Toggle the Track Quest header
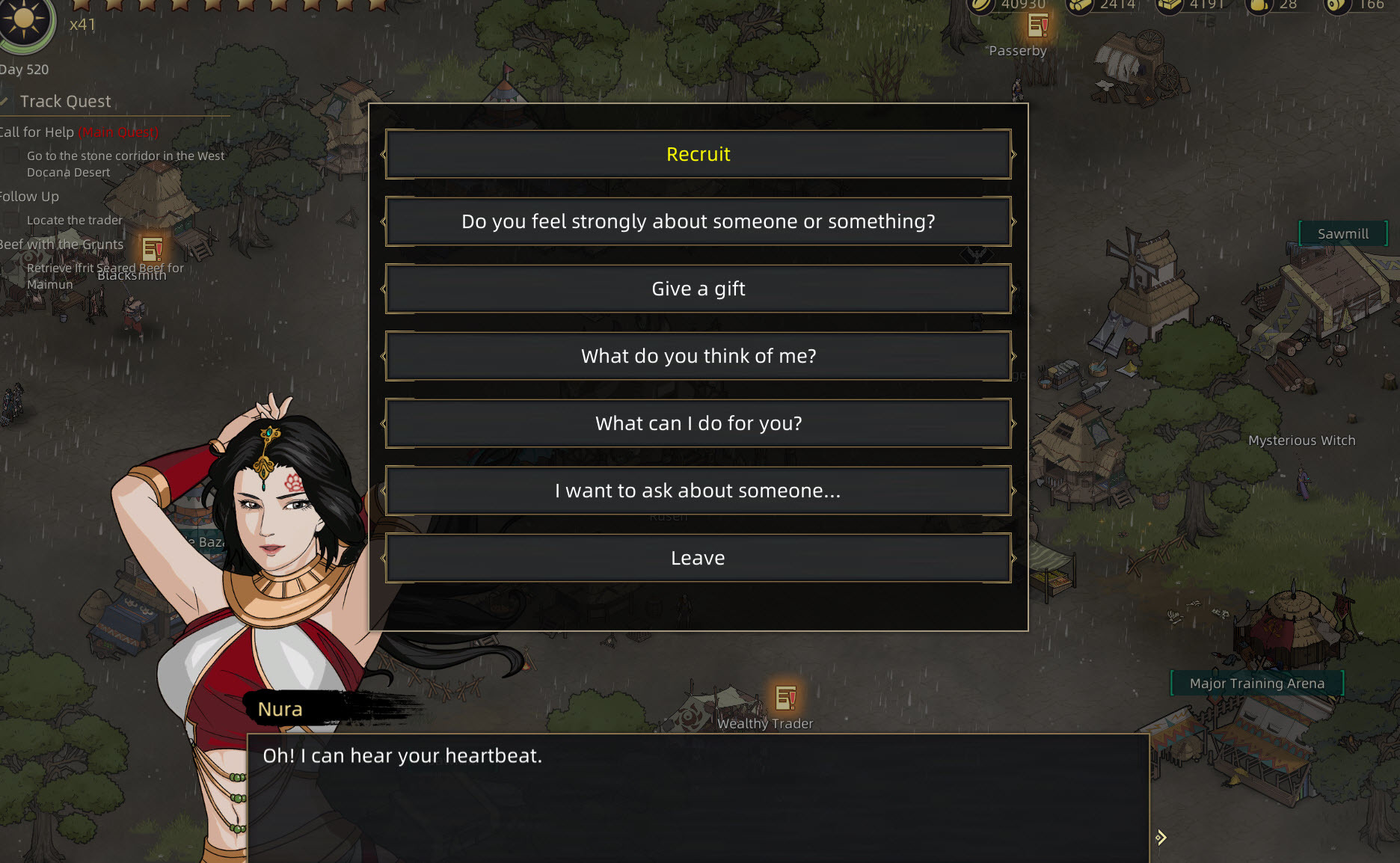Image resolution: width=1400 pixels, height=863 pixels. pos(65,102)
